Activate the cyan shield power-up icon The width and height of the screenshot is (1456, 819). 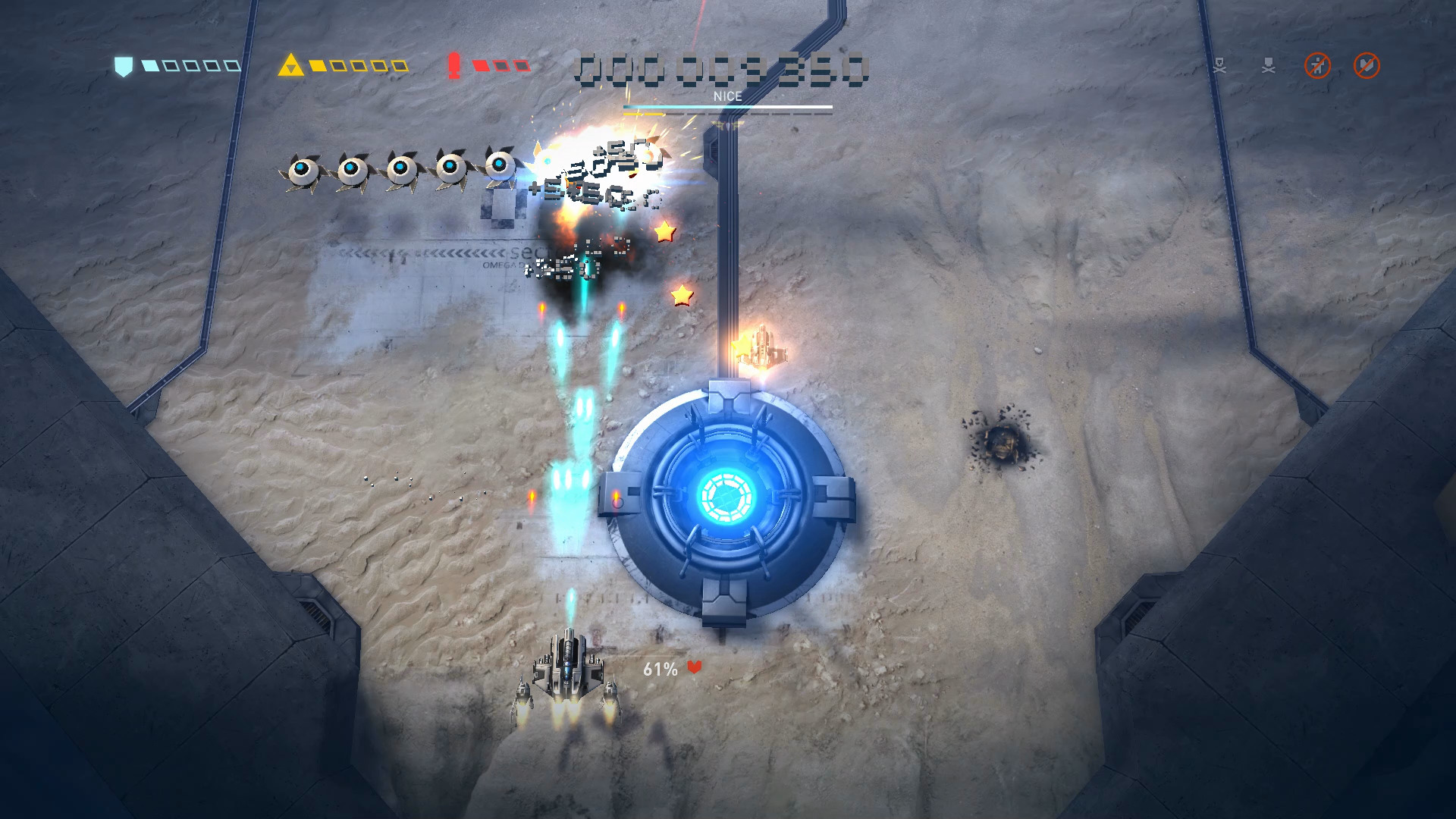pos(123,66)
